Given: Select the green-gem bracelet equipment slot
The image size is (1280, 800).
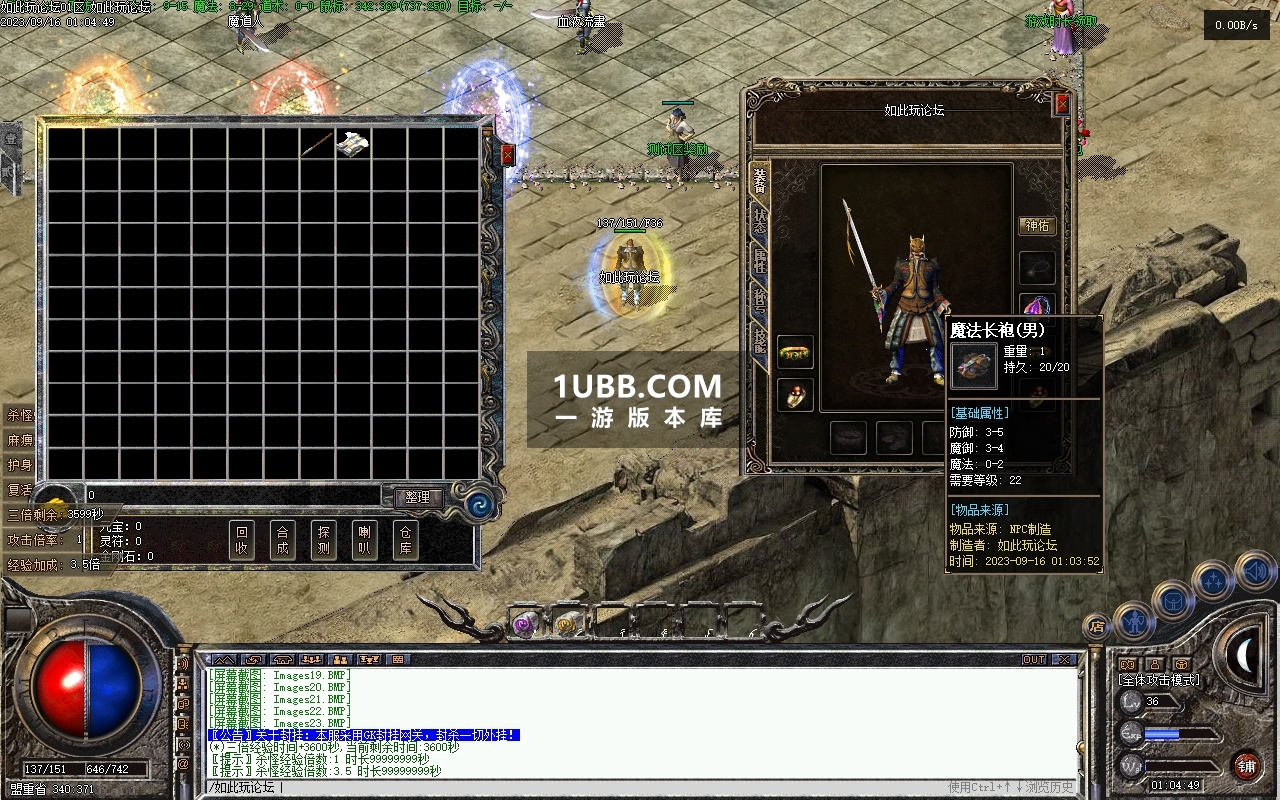Looking at the screenshot, I should coord(795,352).
